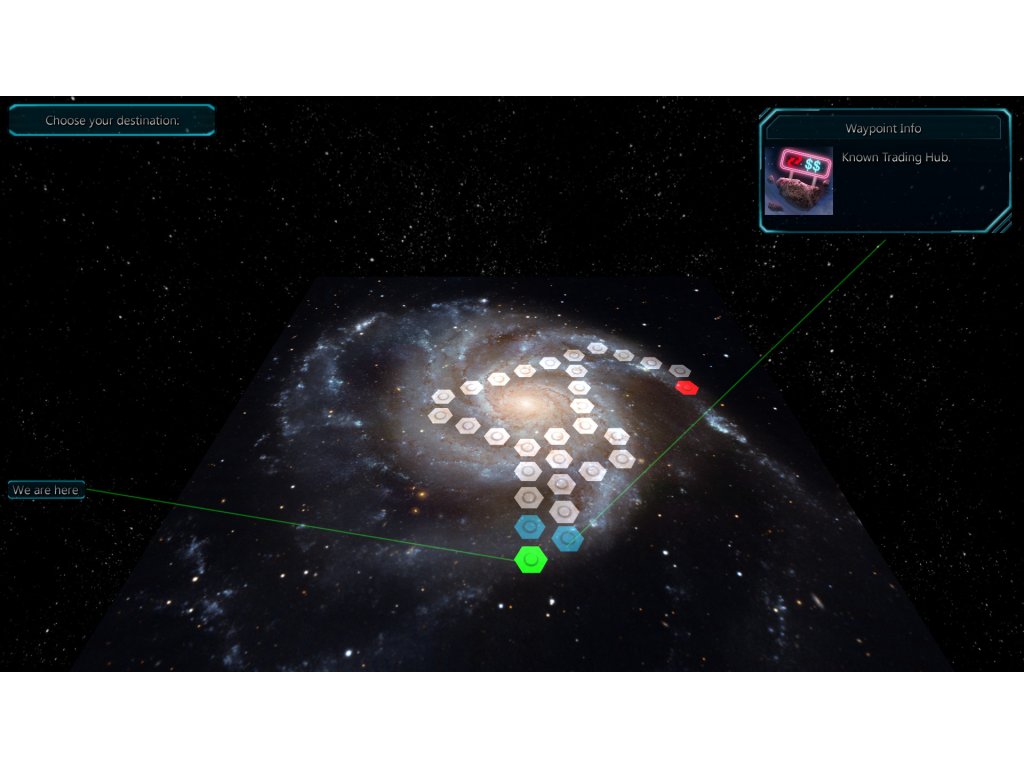This screenshot has width=1024, height=768.
Task: Select the red hexagon waypoint
Action: pos(686,387)
